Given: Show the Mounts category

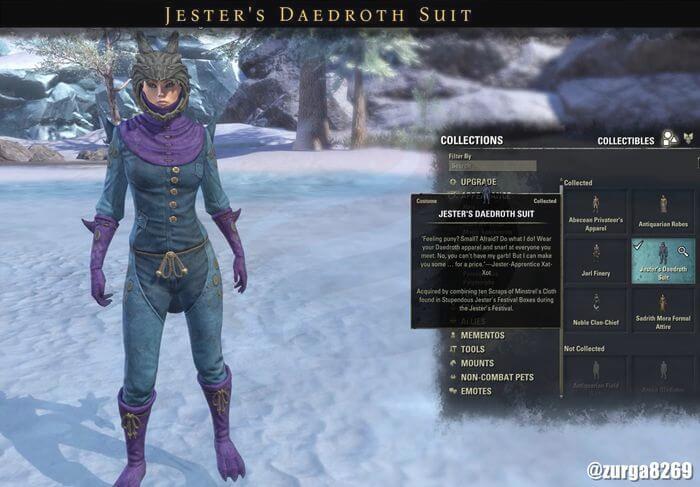Looking at the screenshot, I should coord(476,363).
